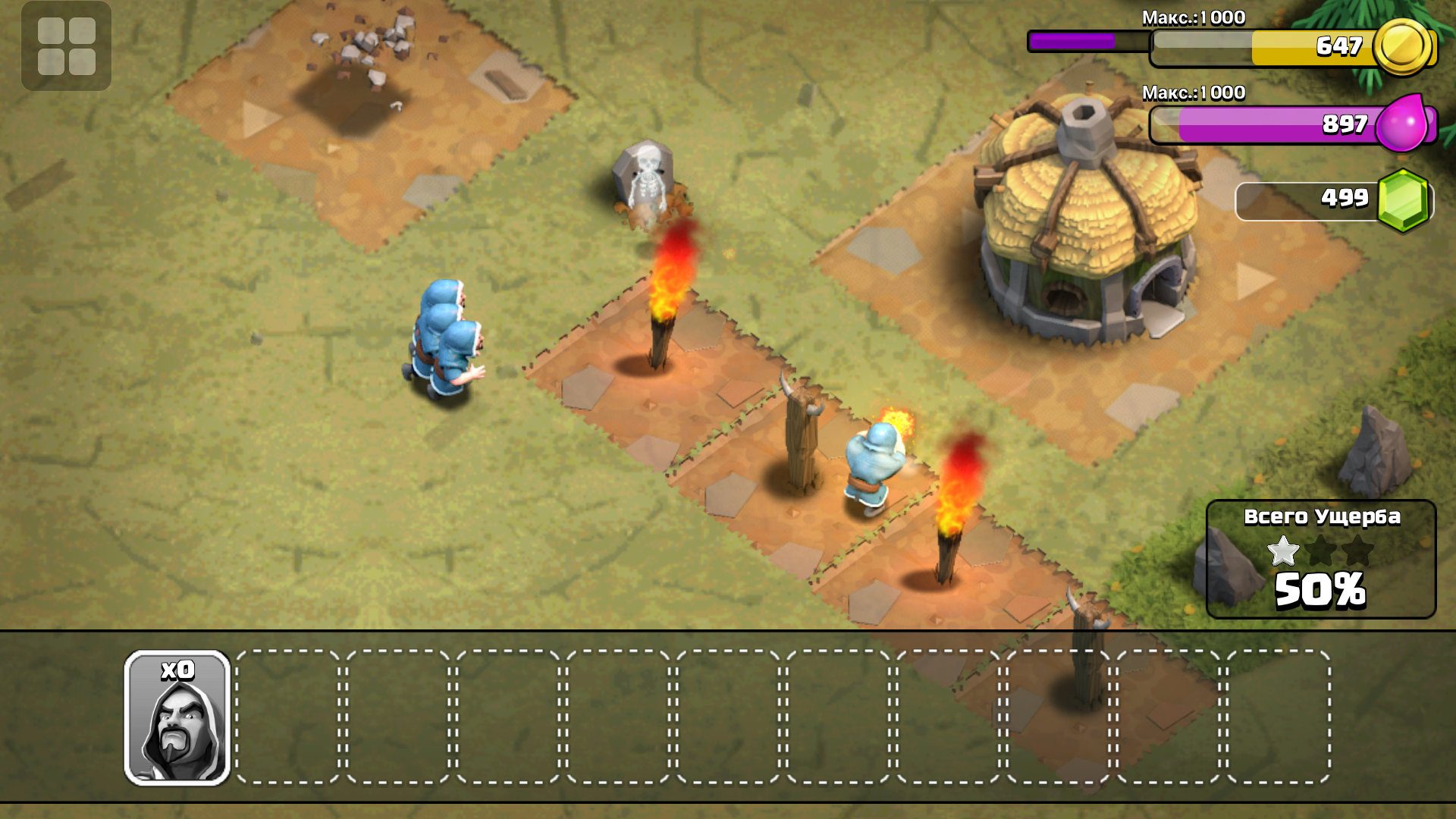Tap the pink elixir drop icon
This screenshot has width=1456, height=819.
[1403, 123]
